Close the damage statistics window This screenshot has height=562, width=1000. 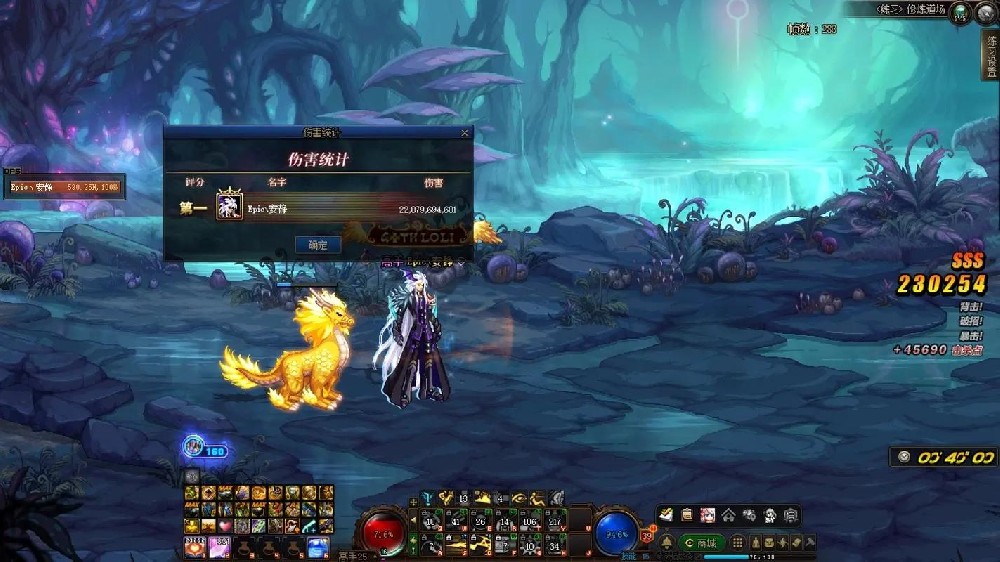click(465, 132)
